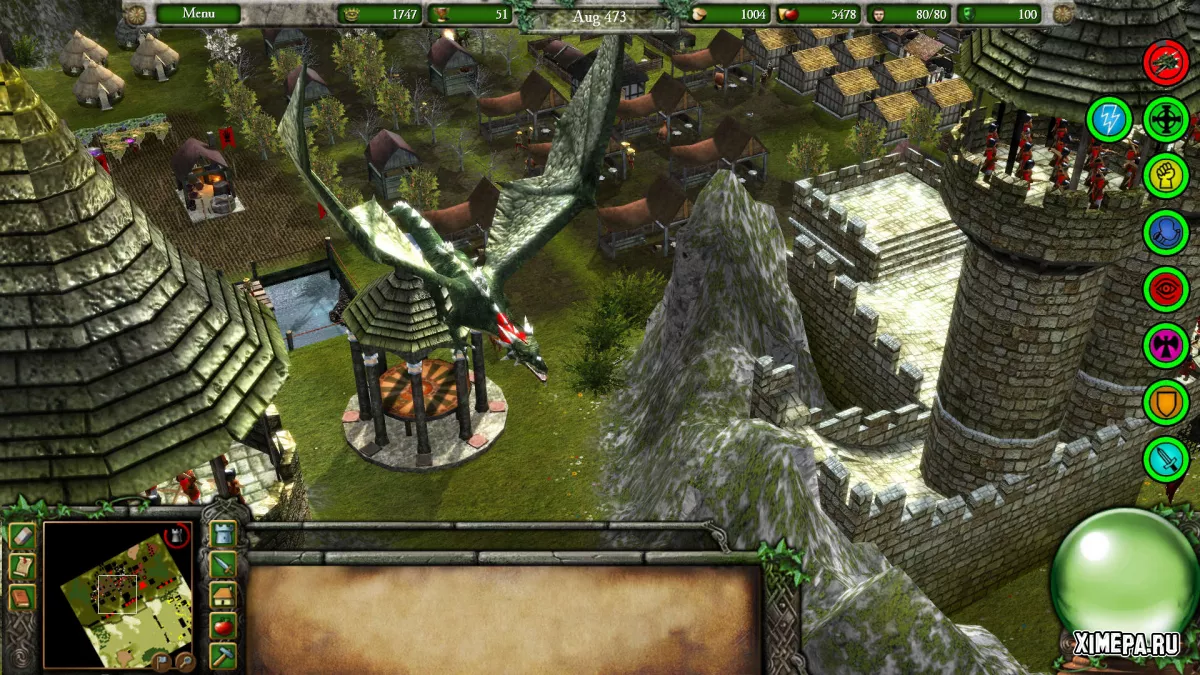Activate the green crosshair icon
Screen dimensions: 1200x675
coord(1165,119)
